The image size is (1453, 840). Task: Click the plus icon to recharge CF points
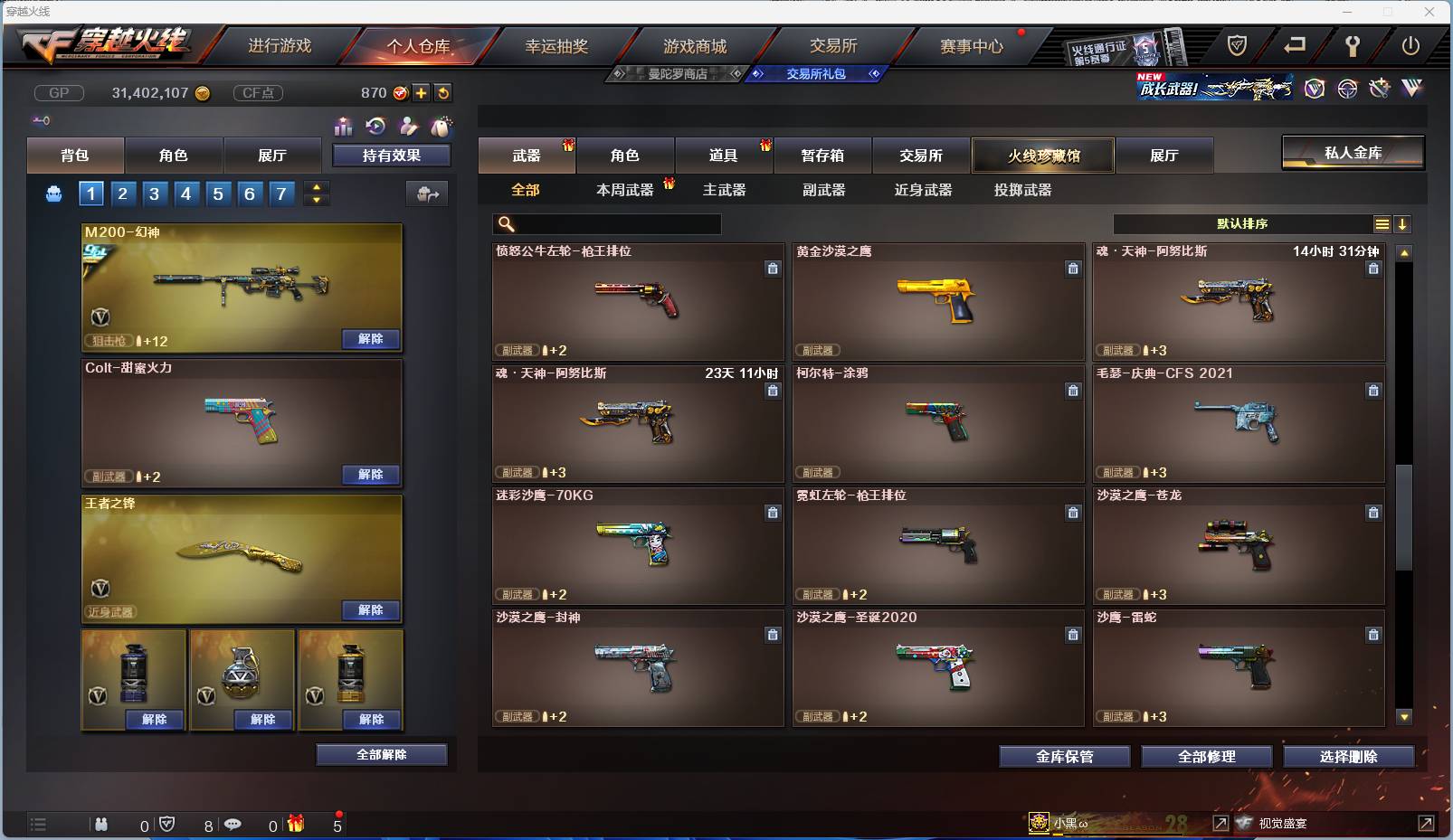(423, 92)
